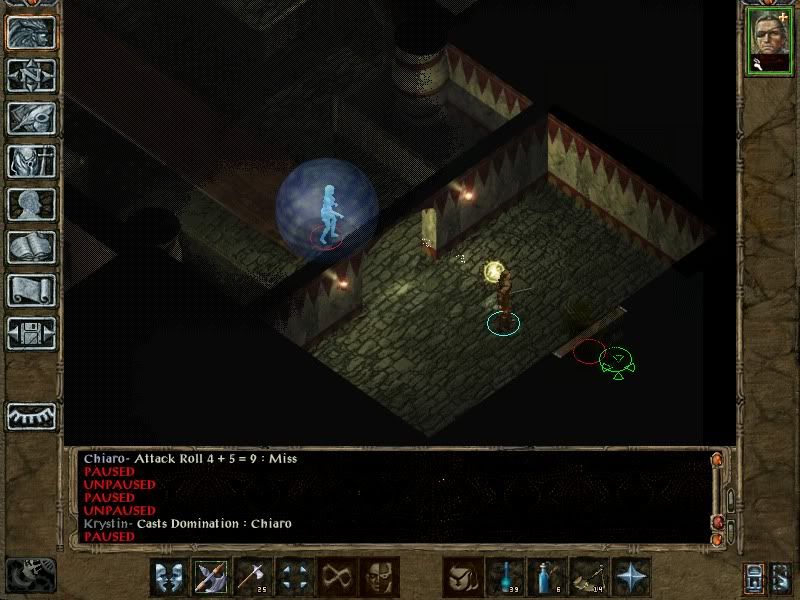Click the four-arrows button in the action bar
The image size is (800, 600).
click(x=295, y=577)
